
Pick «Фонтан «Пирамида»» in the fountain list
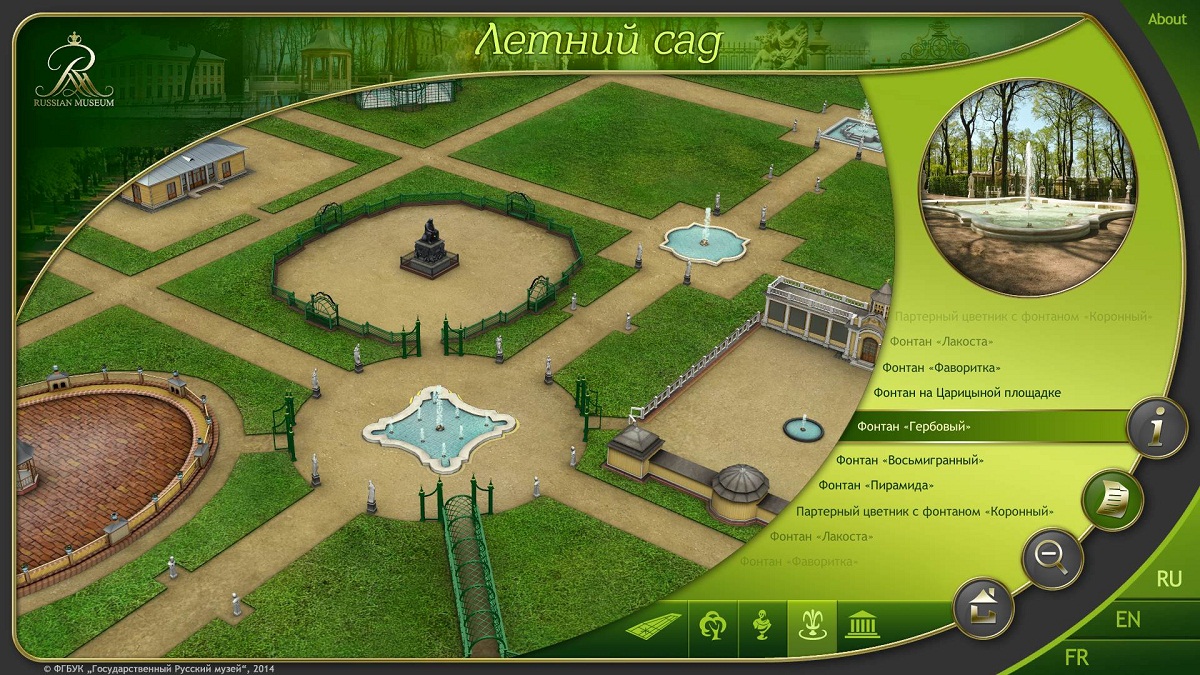coord(875,486)
